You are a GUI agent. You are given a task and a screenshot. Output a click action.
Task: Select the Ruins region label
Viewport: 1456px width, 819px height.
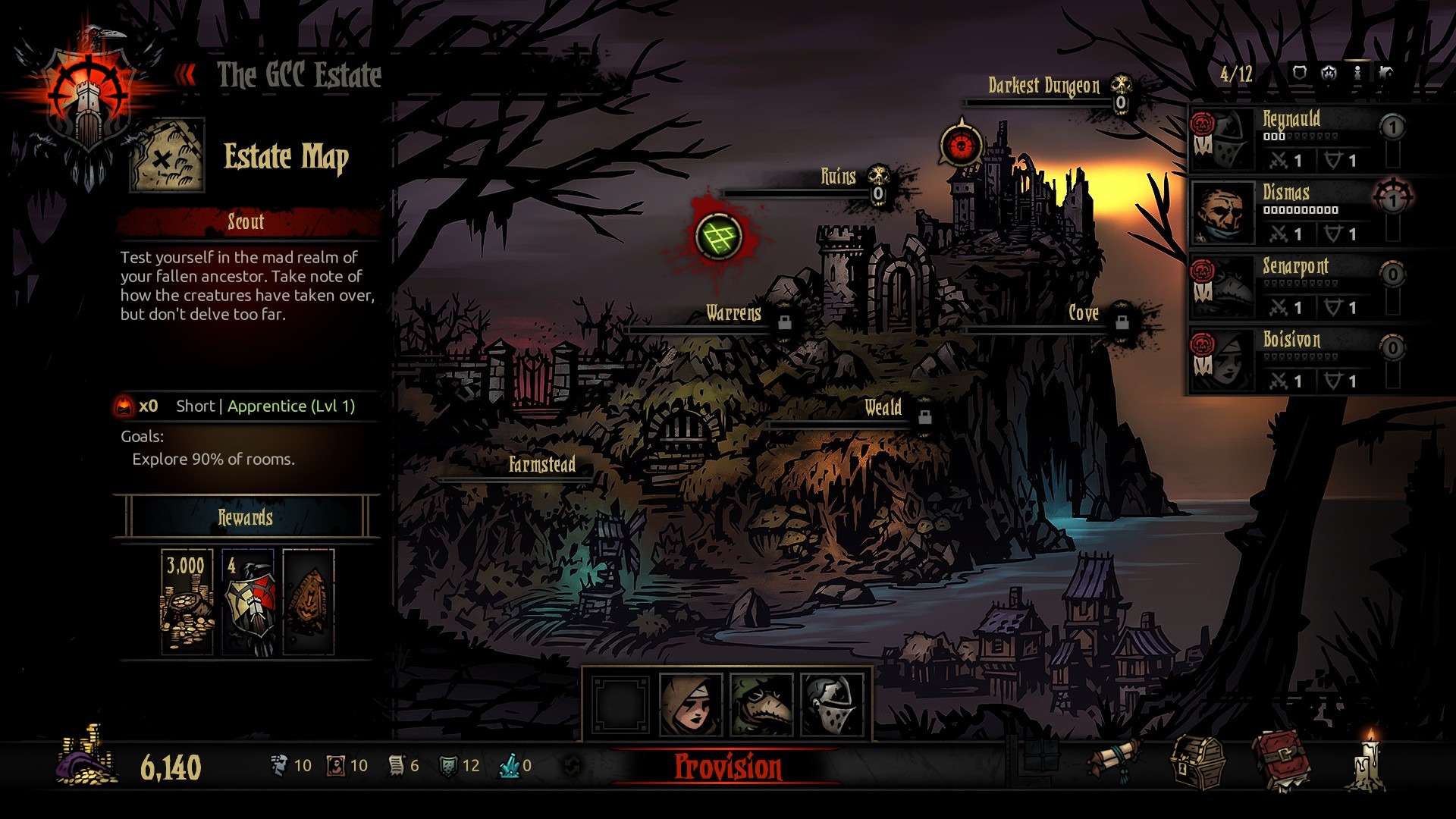pos(839,175)
